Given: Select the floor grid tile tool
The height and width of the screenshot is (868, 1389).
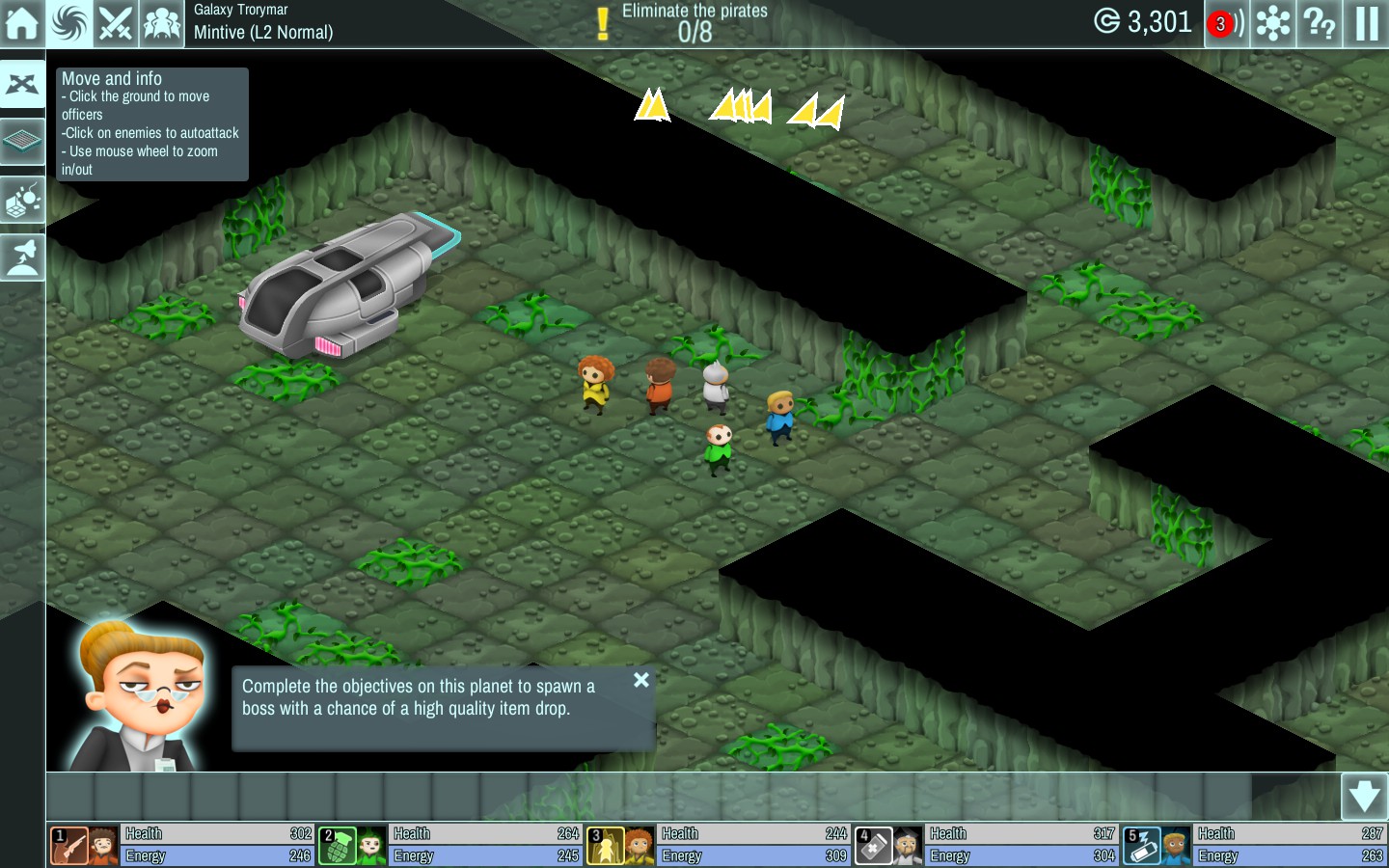Looking at the screenshot, I should click(22, 142).
